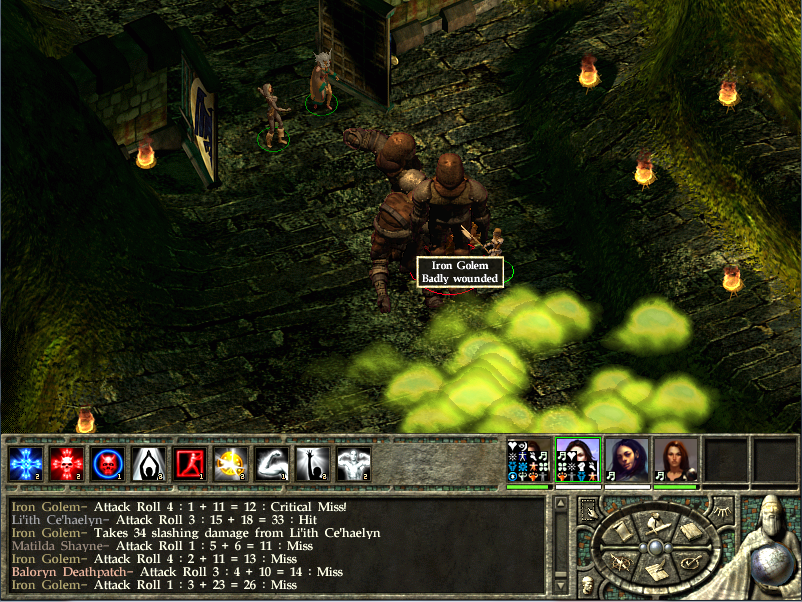Select the auburn-haired woman's portrait
This screenshot has width=802, height=602.
pos(675,461)
